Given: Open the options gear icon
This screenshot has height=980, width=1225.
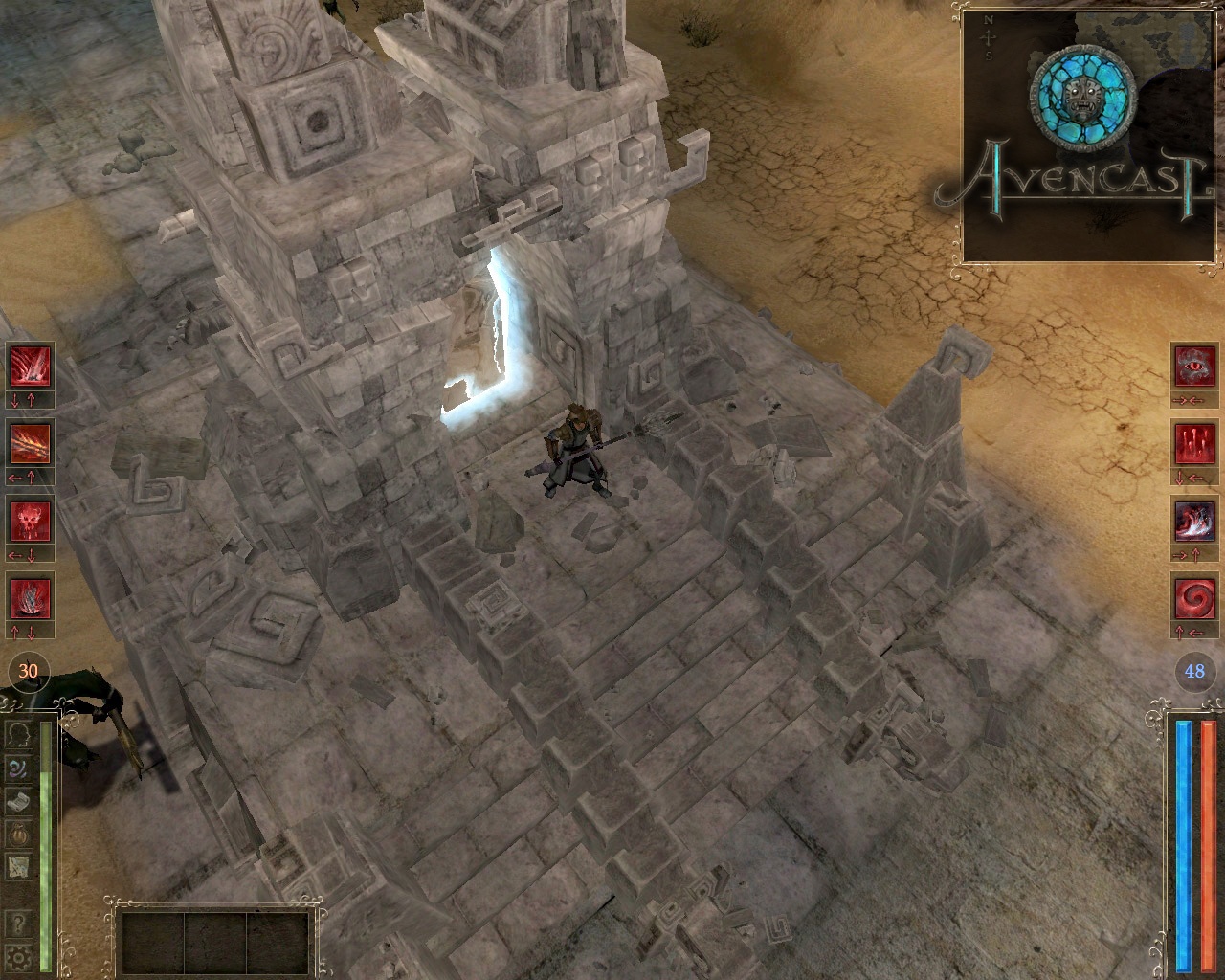Looking at the screenshot, I should 21,957.
